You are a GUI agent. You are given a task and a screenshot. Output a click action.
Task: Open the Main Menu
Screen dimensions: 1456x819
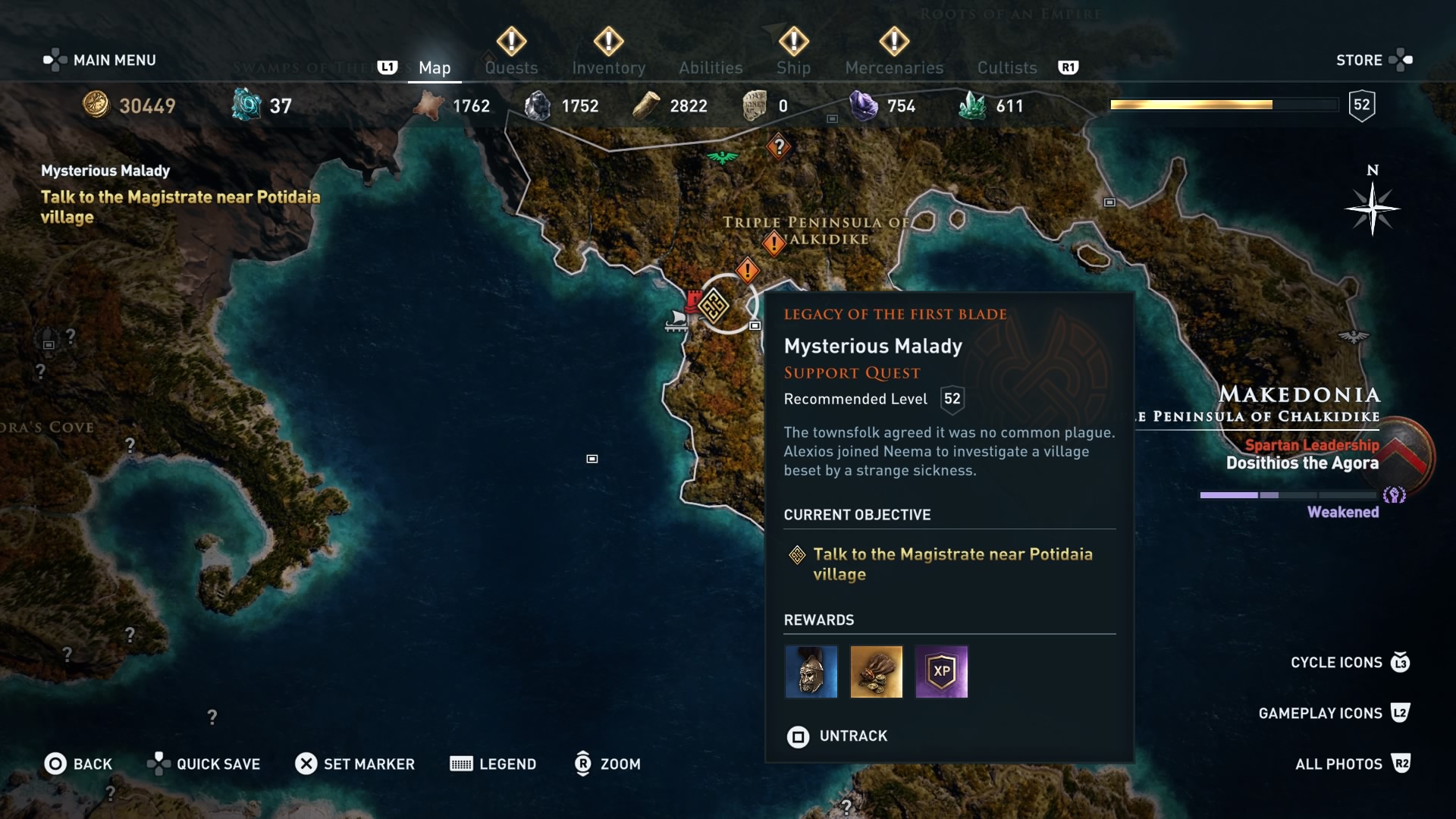point(100,60)
